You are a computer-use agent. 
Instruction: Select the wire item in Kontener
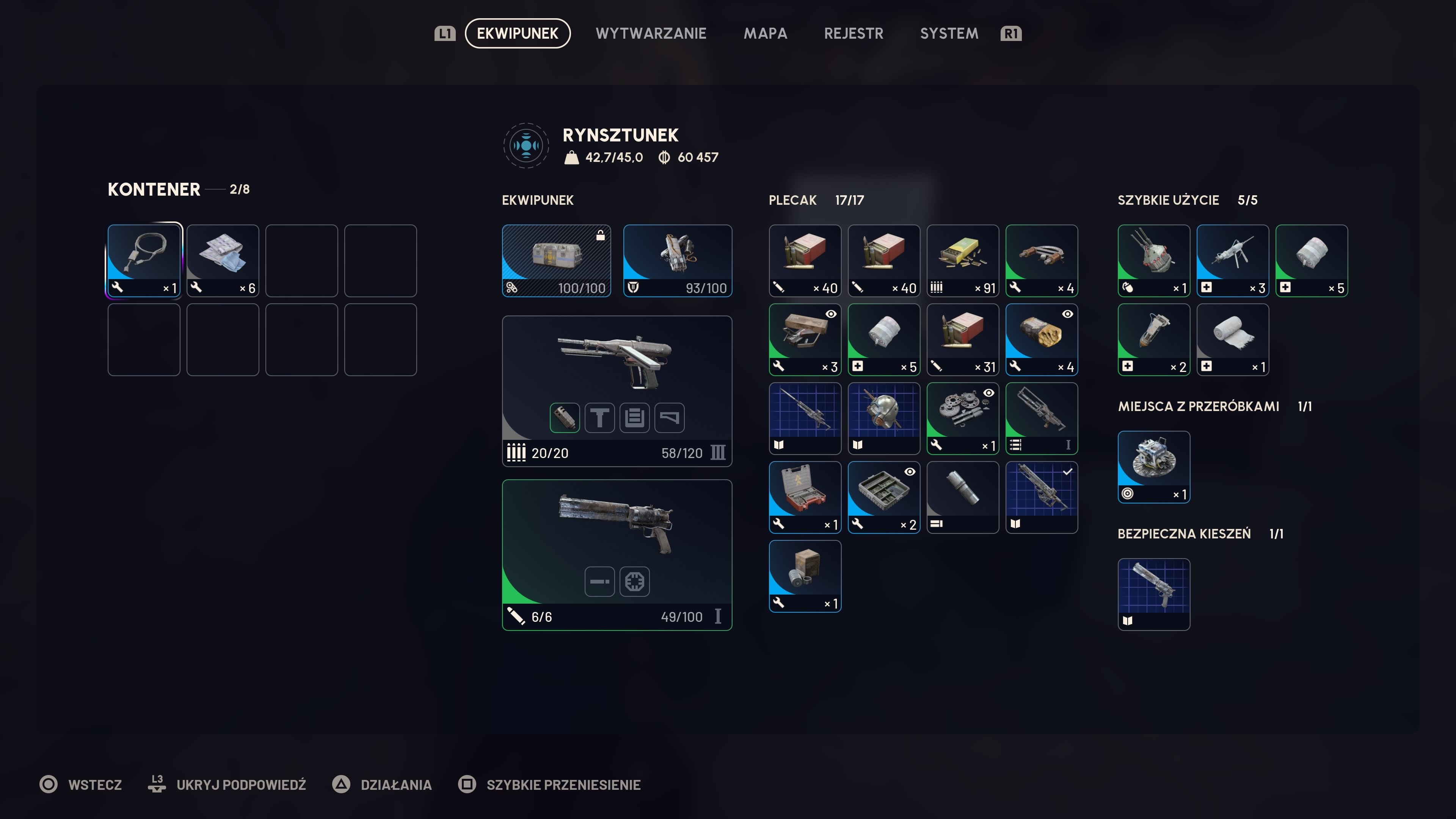[x=144, y=260]
